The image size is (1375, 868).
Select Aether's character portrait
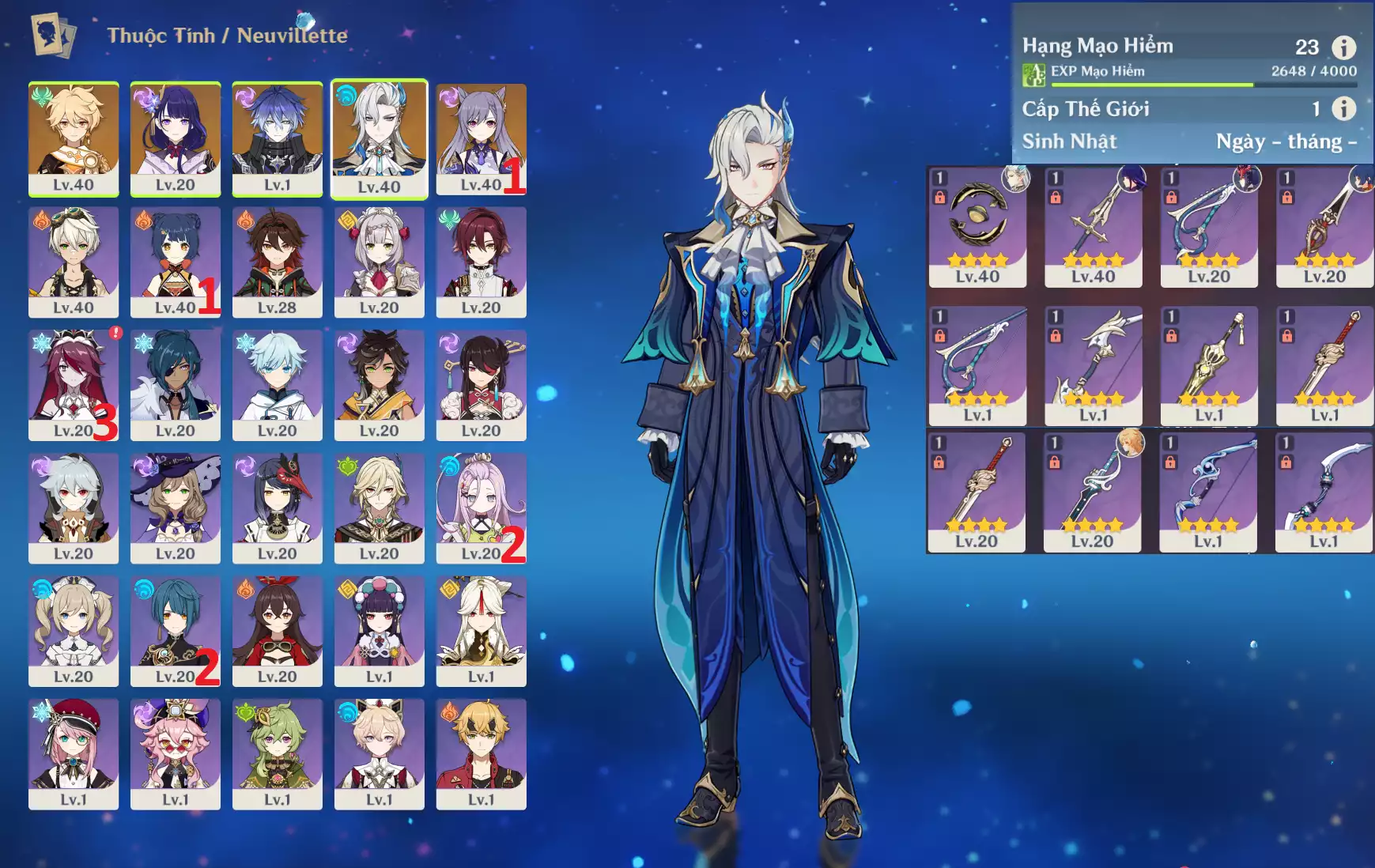point(74,138)
